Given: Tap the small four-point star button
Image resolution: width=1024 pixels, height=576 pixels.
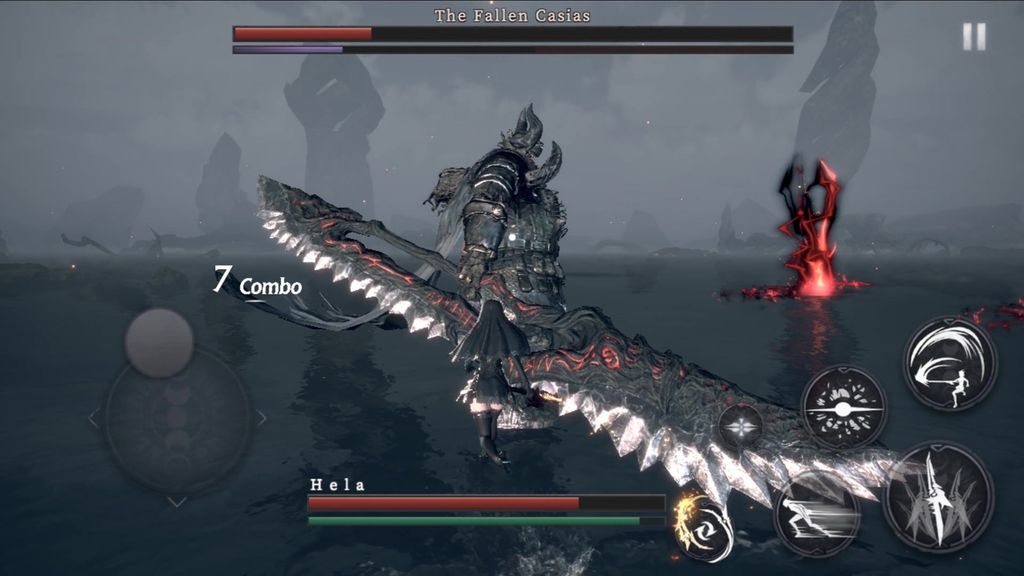Looking at the screenshot, I should [741, 428].
